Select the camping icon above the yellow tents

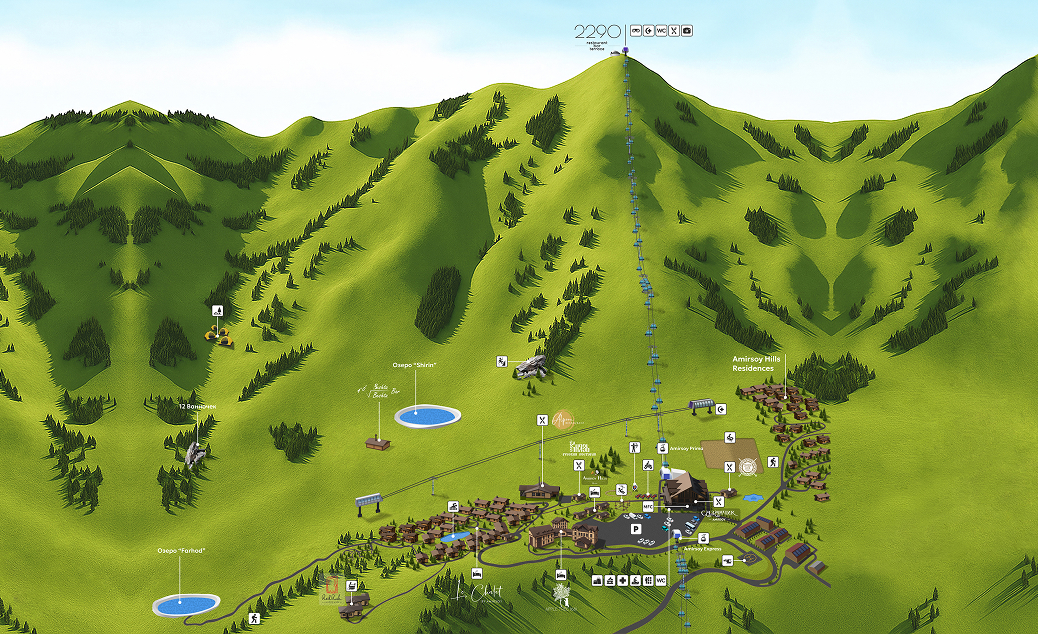coord(217,310)
